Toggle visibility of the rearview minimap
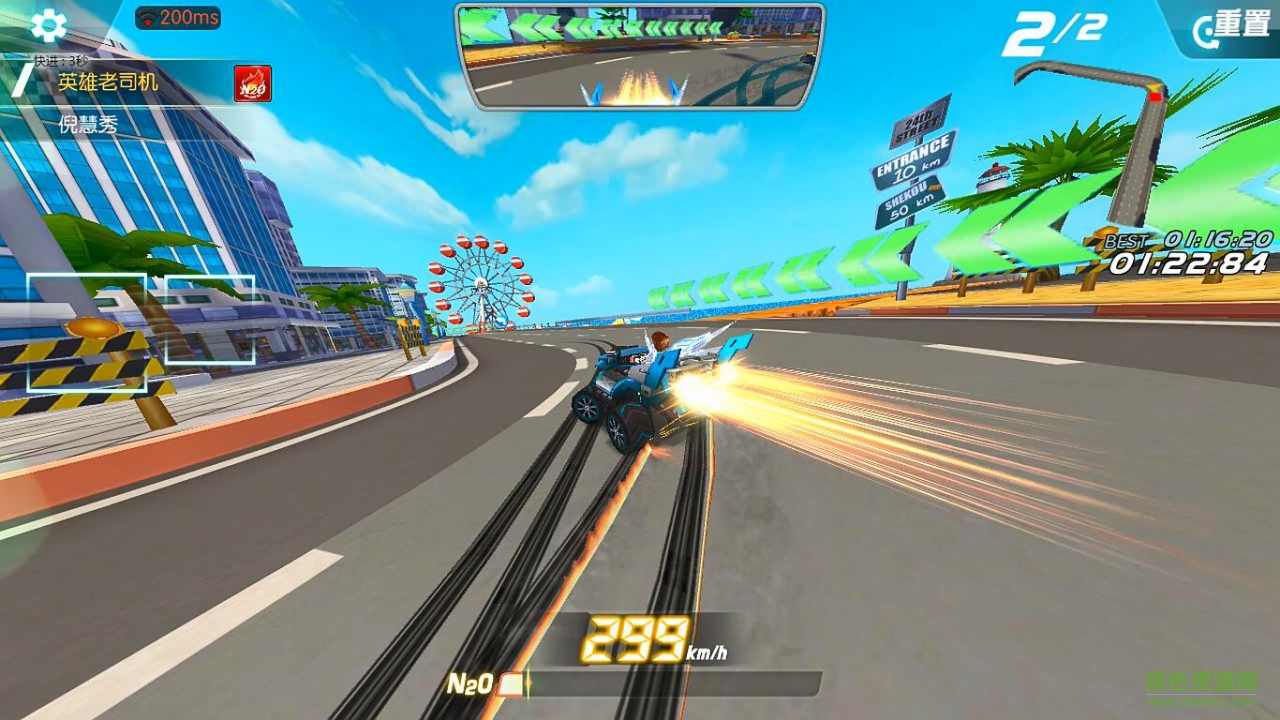 pos(637,55)
